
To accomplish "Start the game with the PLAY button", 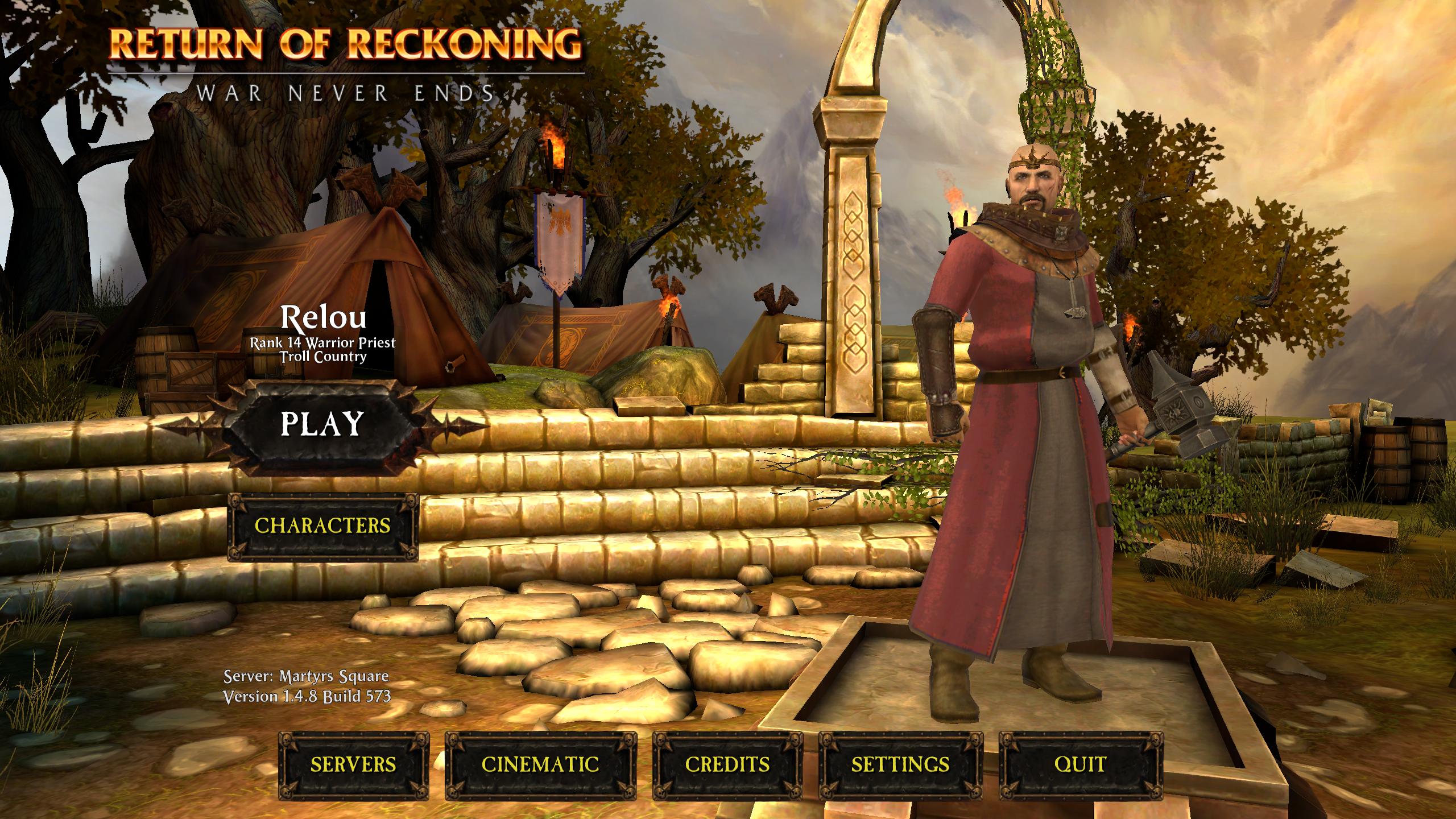I will coord(322,424).
